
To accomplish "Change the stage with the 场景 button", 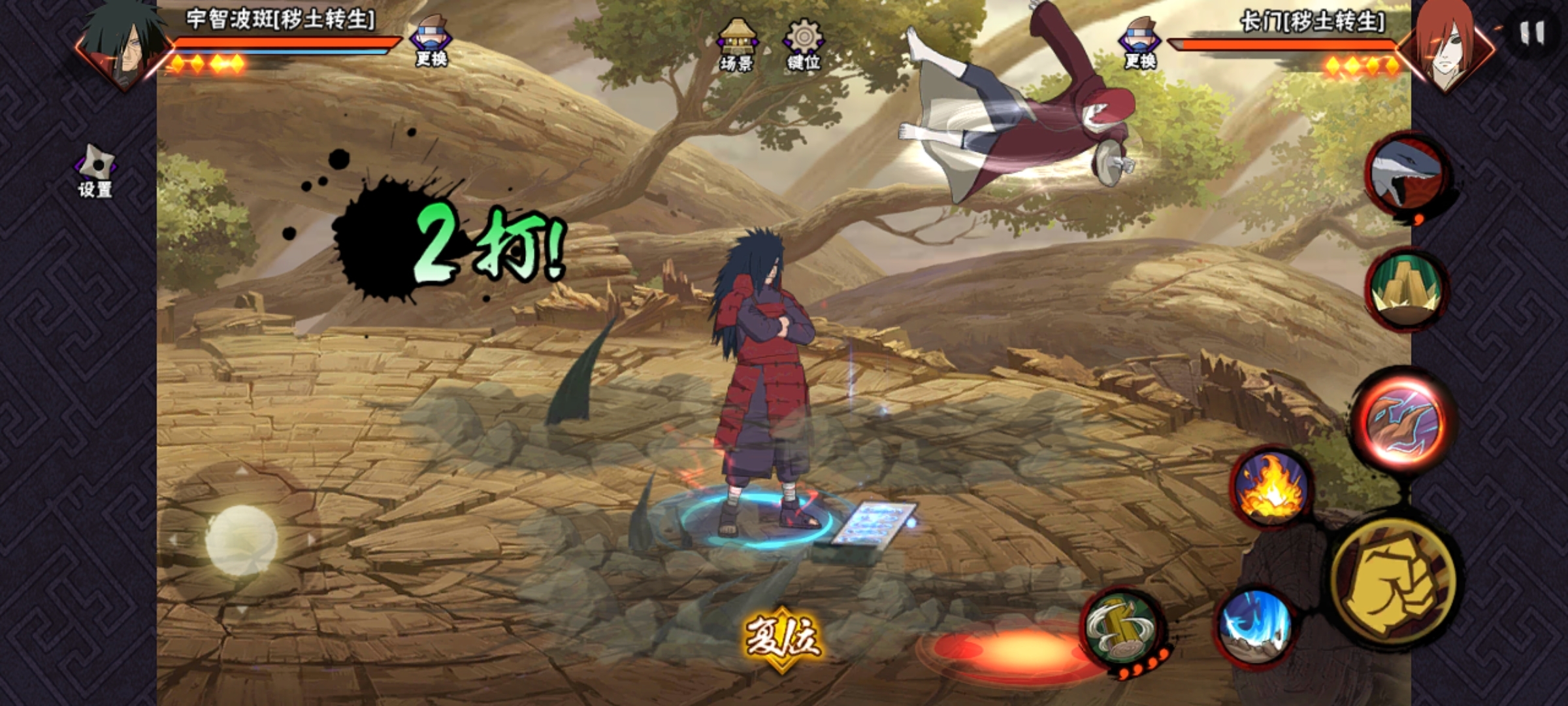I will tap(736, 44).
